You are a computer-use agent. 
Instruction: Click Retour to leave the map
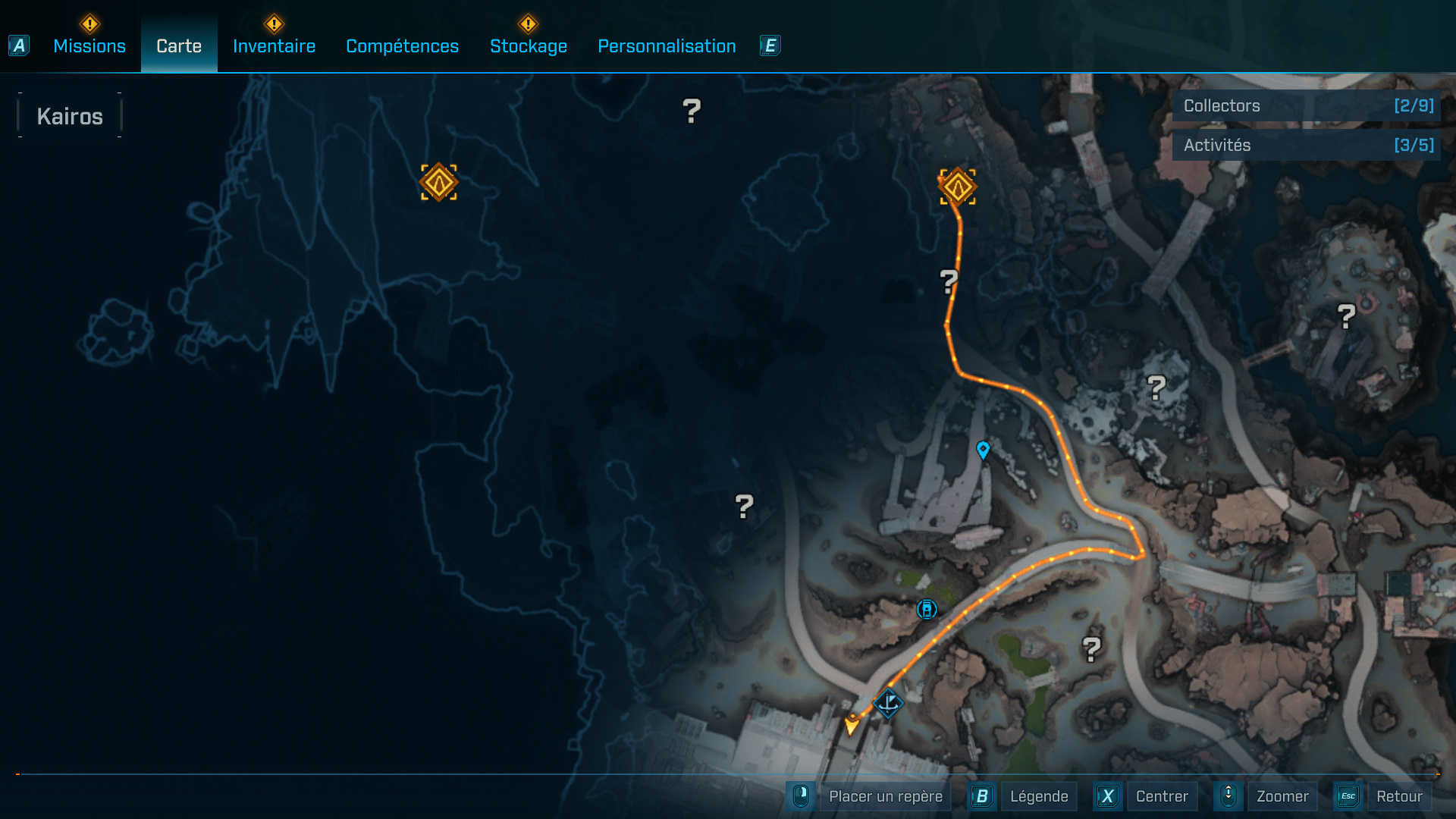click(1398, 796)
